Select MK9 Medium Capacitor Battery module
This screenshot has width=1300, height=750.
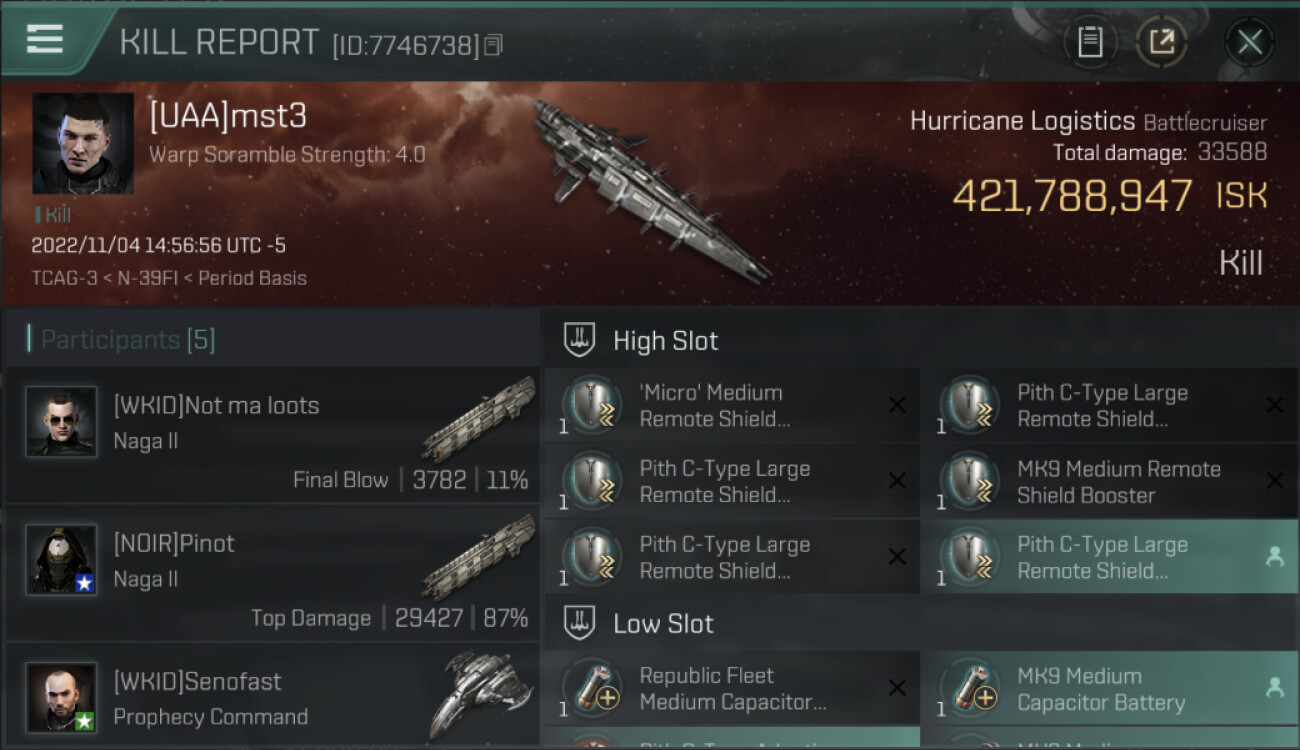[1108, 688]
